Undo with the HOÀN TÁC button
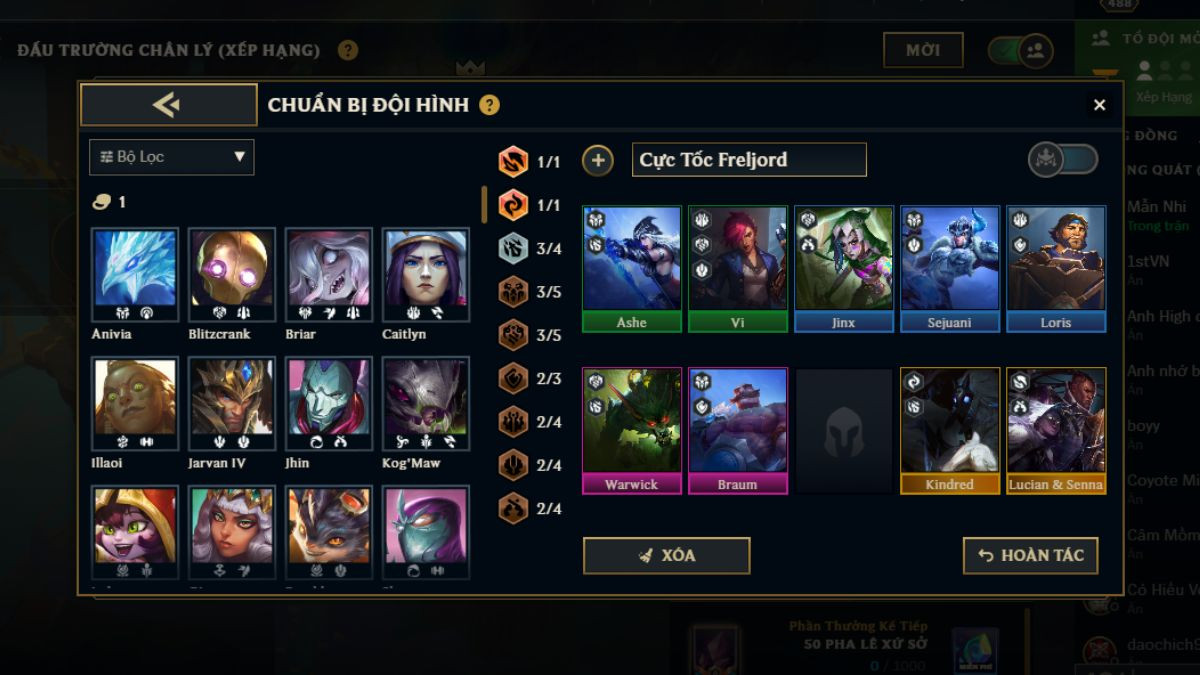 [x=1030, y=556]
